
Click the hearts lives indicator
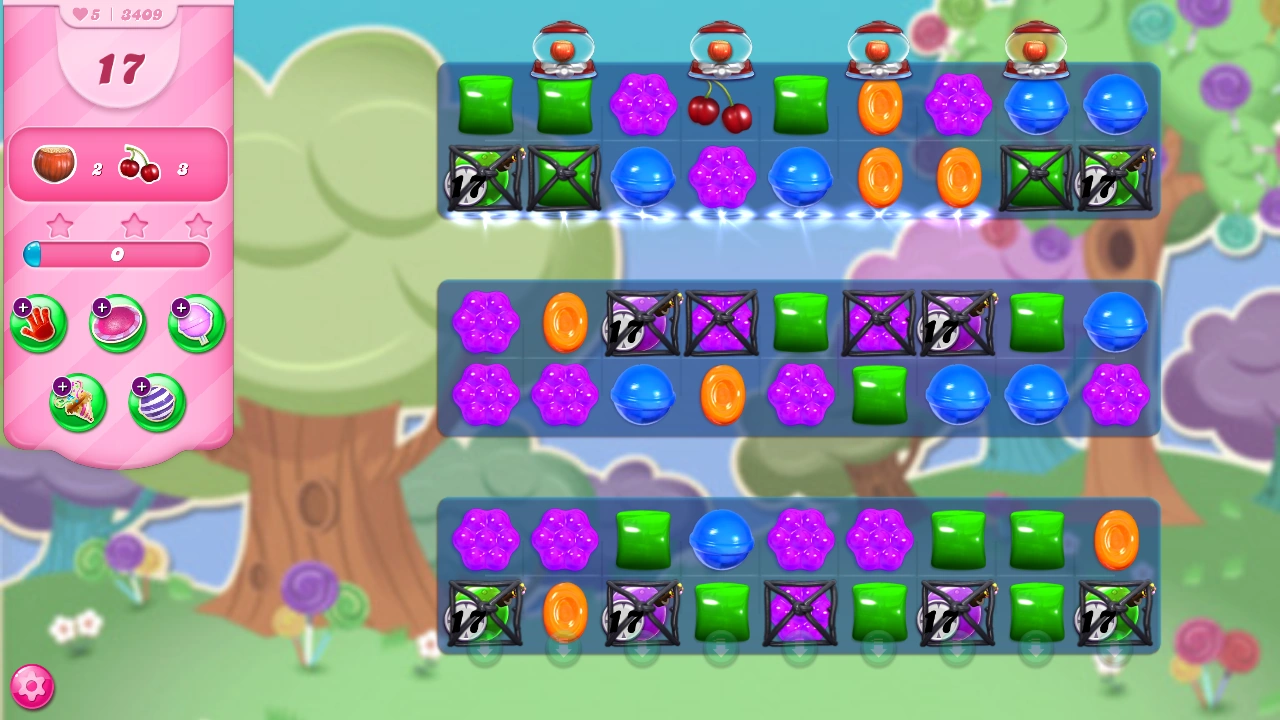click(78, 14)
